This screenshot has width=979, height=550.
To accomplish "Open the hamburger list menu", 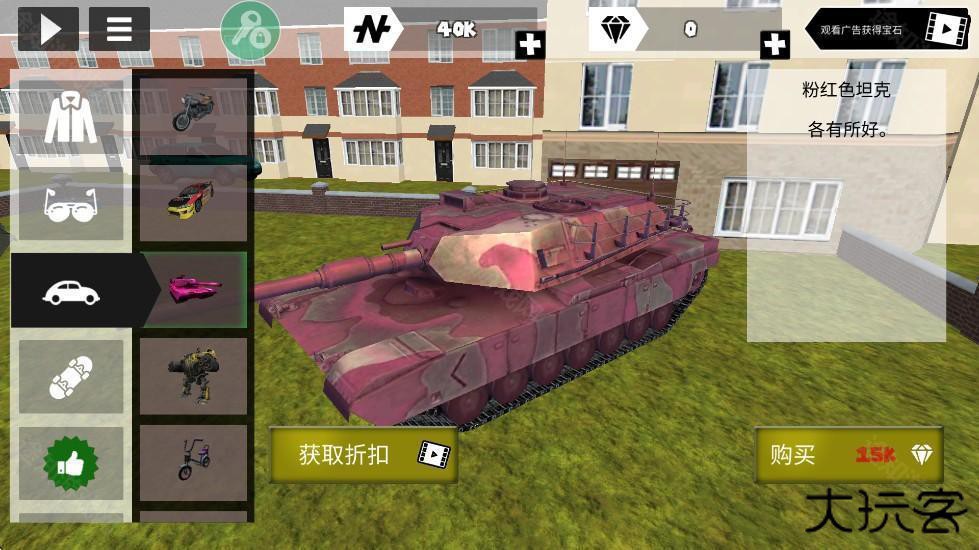I will click(x=119, y=29).
